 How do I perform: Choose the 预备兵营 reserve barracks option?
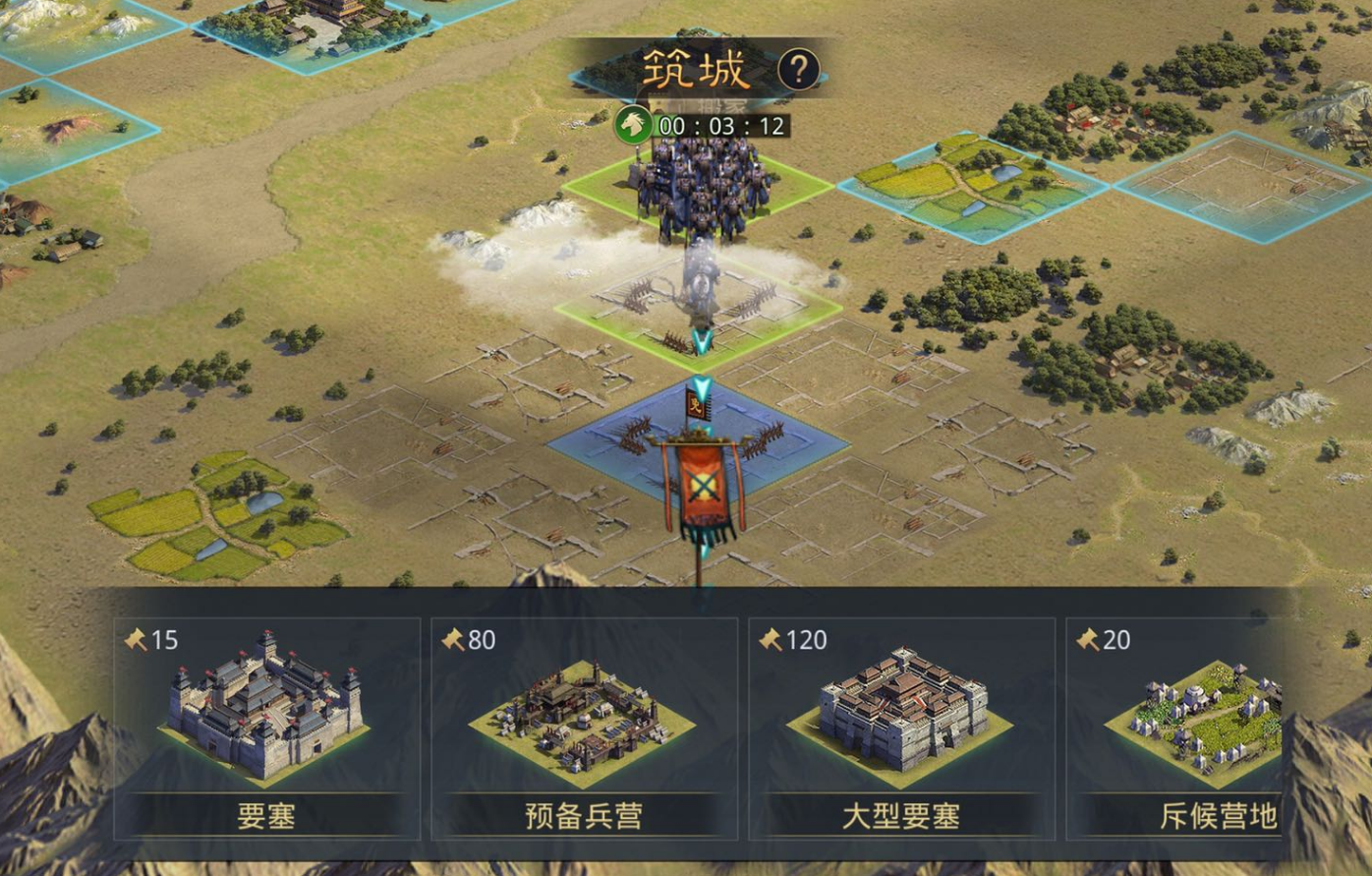click(583, 723)
